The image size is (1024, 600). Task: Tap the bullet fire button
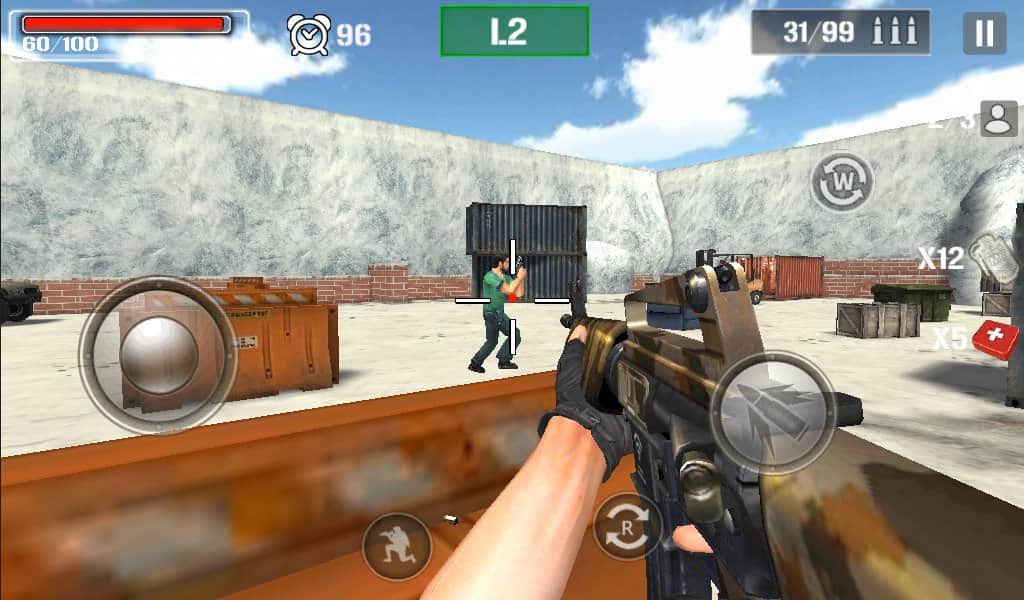pos(773,412)
